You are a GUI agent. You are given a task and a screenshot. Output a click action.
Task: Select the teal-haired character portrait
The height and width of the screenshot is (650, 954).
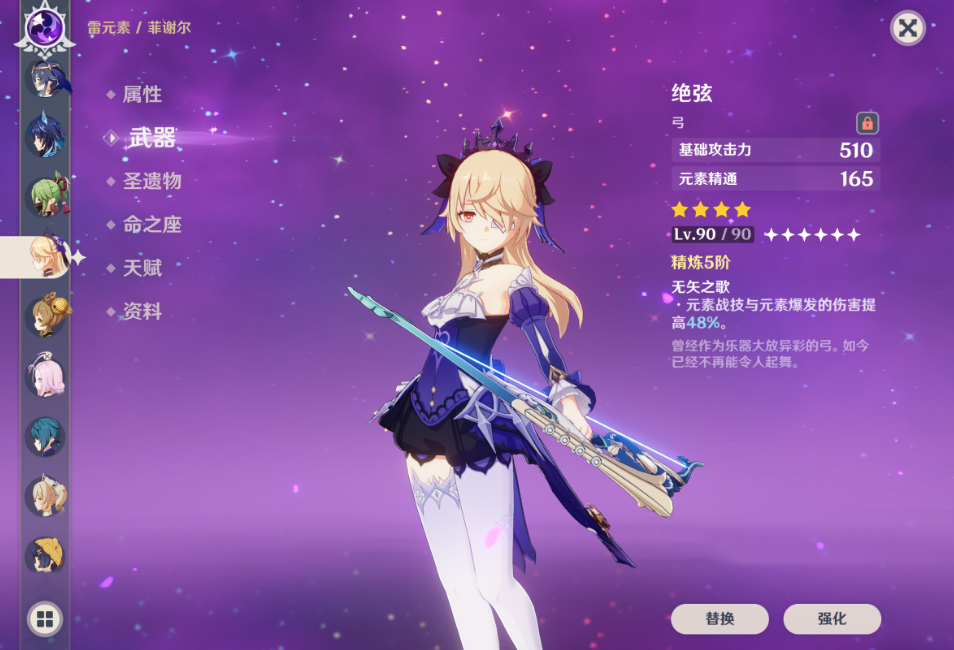45,437
